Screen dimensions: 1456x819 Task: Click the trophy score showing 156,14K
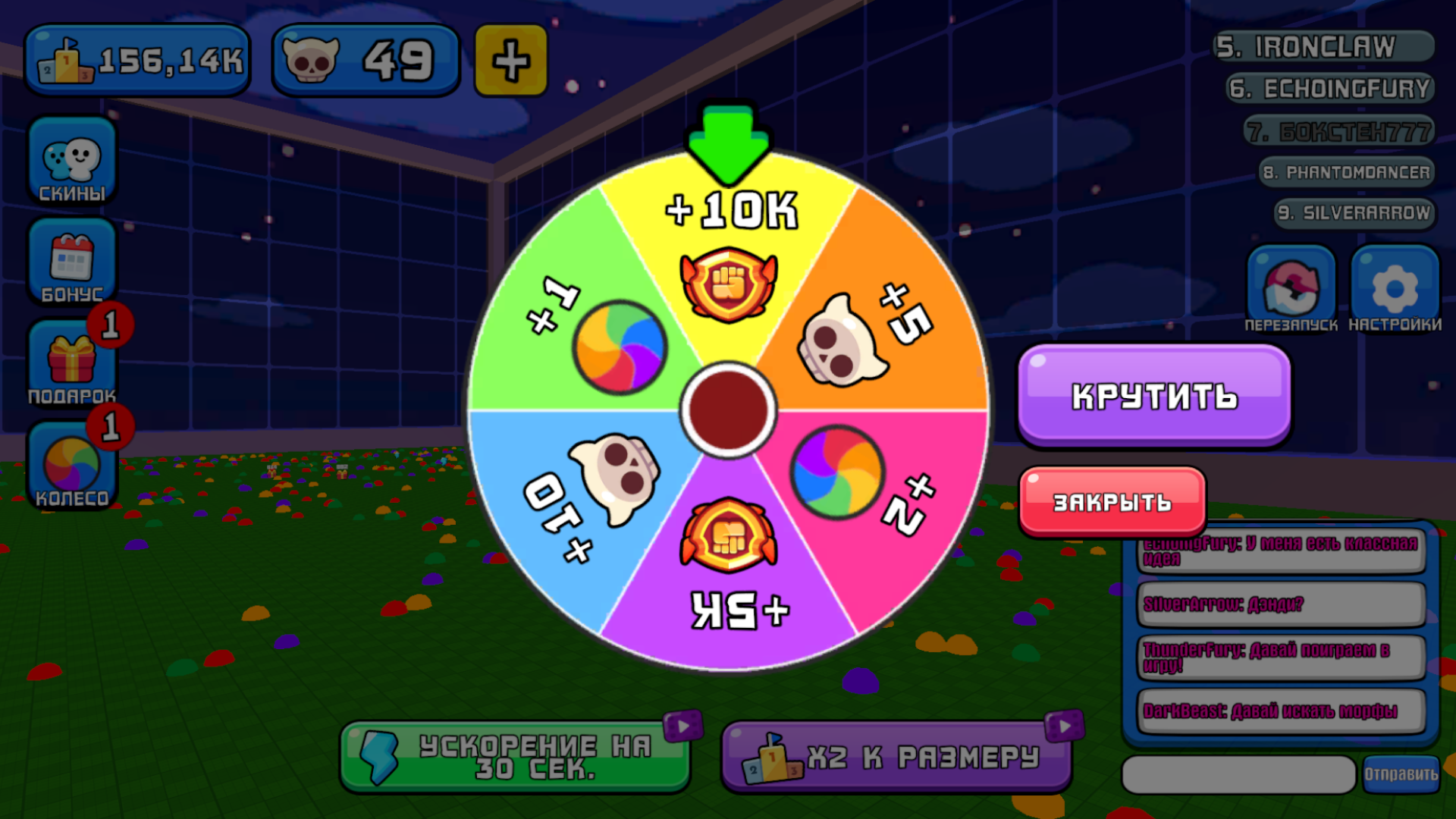[136, 59]
